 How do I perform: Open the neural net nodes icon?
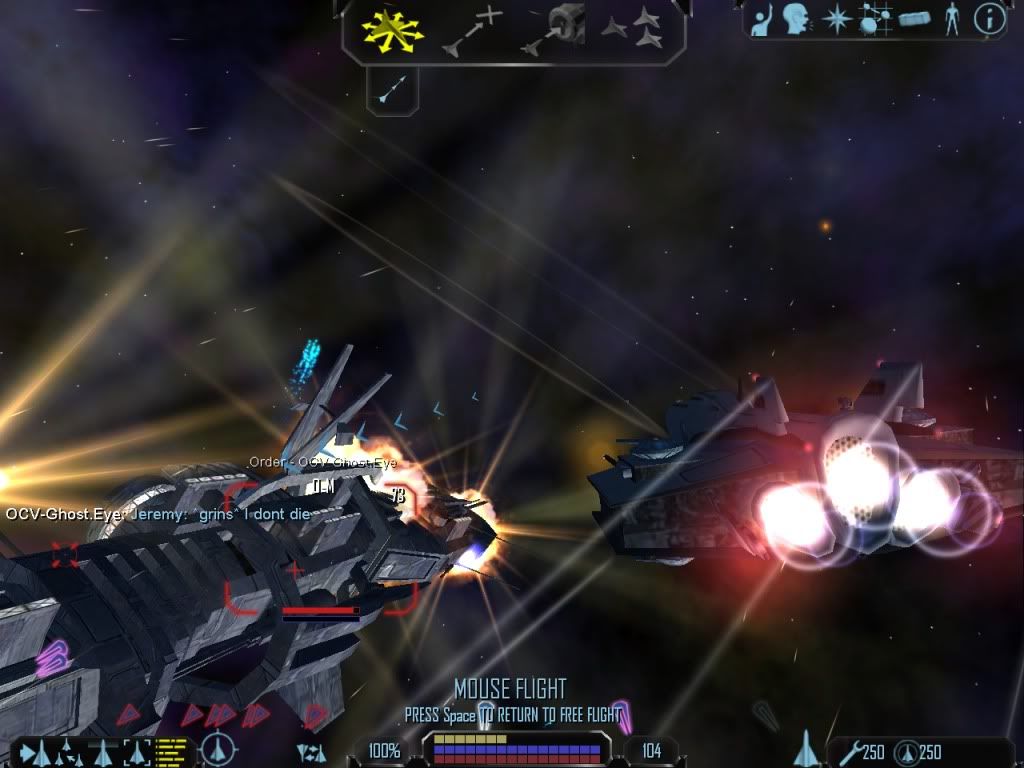pos(876,20)
